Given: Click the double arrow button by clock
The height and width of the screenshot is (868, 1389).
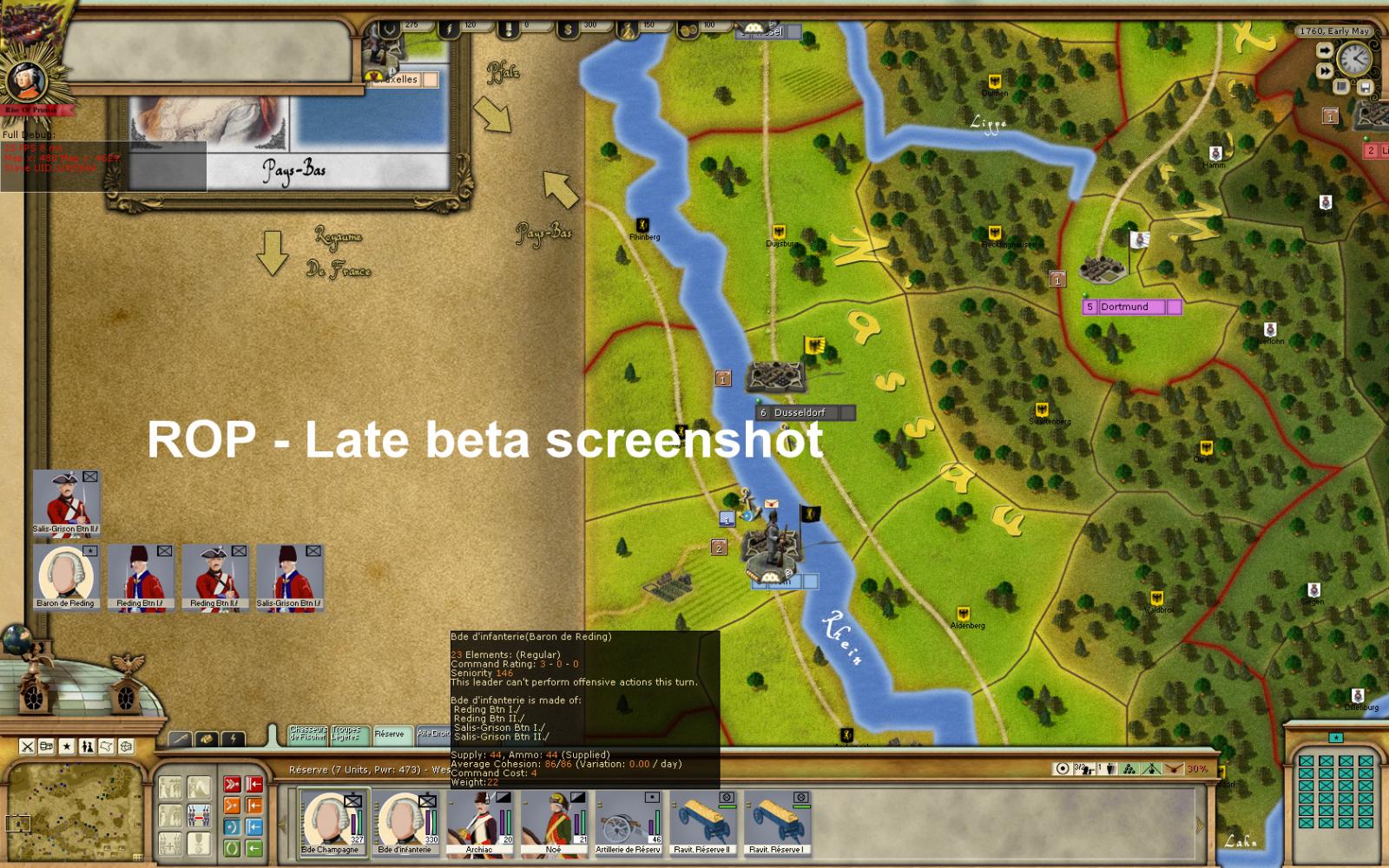Looking at the screenshot, I should [x=1325, y=70].
